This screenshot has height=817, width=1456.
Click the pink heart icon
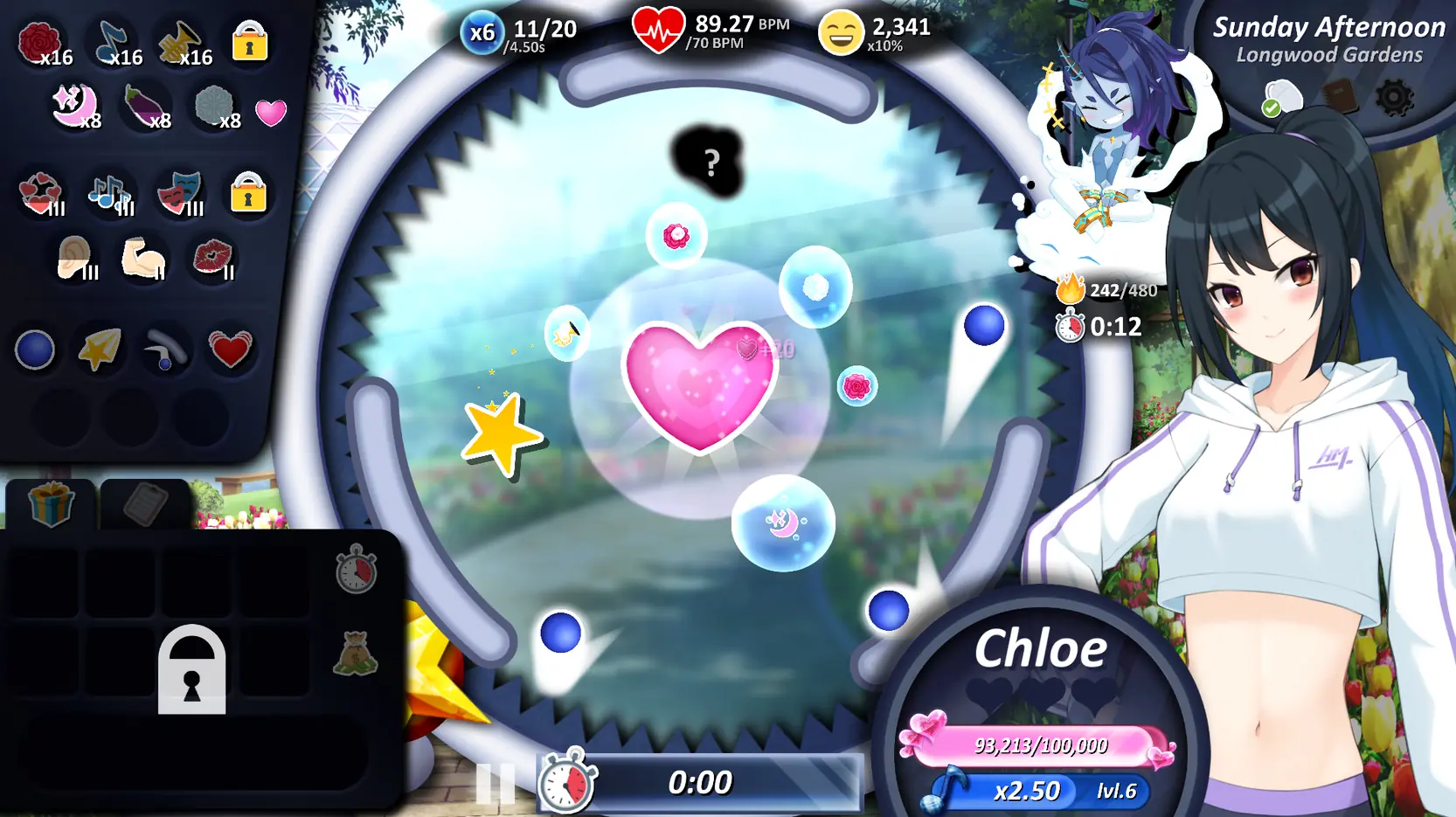271,113
